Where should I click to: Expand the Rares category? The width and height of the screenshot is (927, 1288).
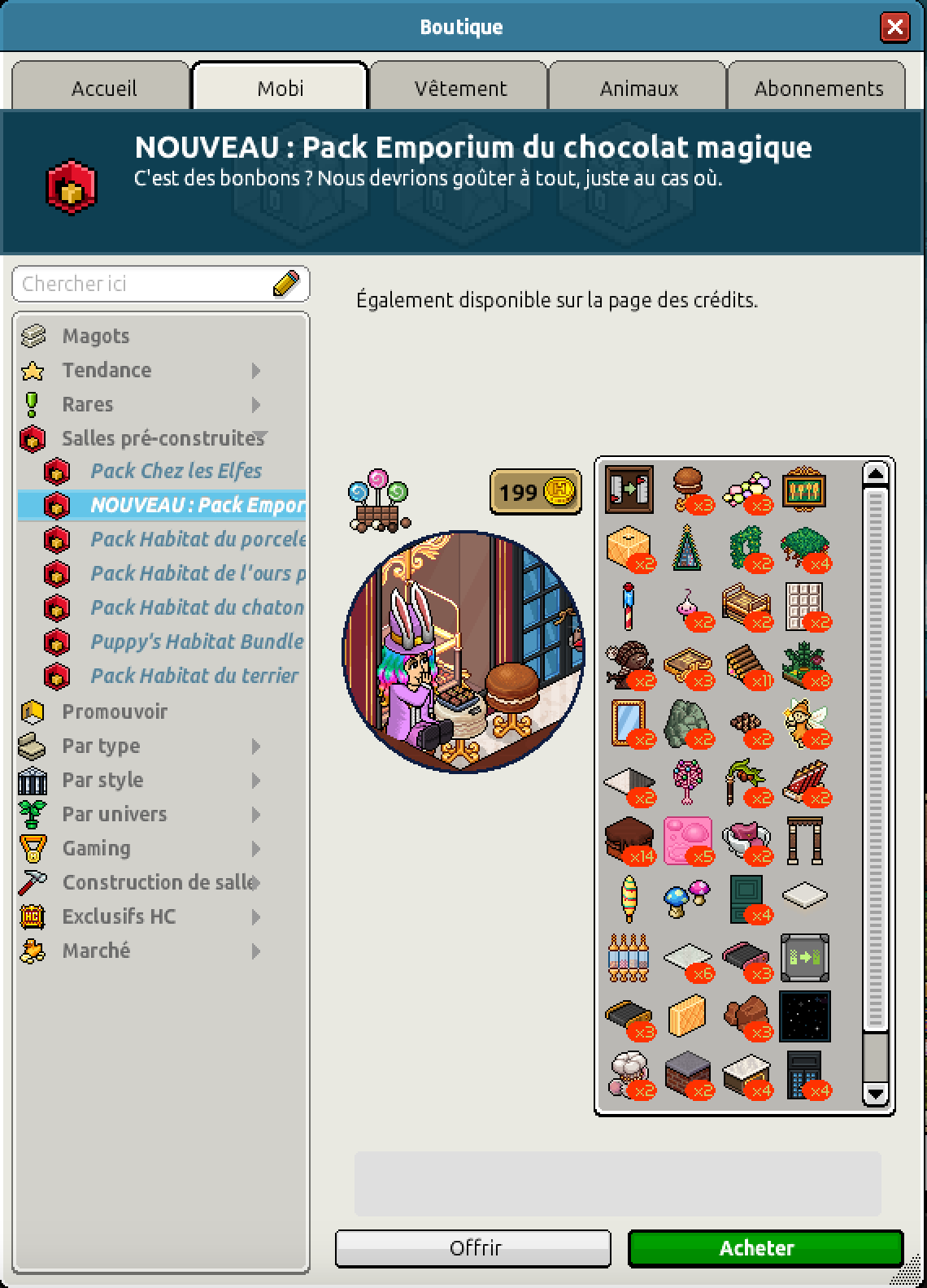pyautogui.click(x=88, y=404)
